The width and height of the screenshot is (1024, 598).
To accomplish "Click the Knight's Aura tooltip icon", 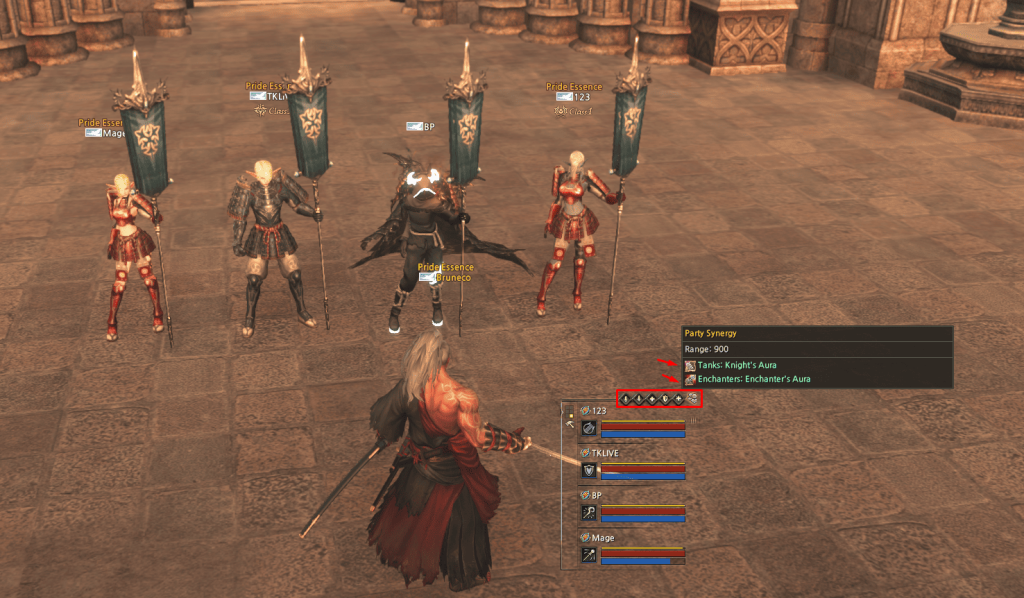I will pos(690,365).
